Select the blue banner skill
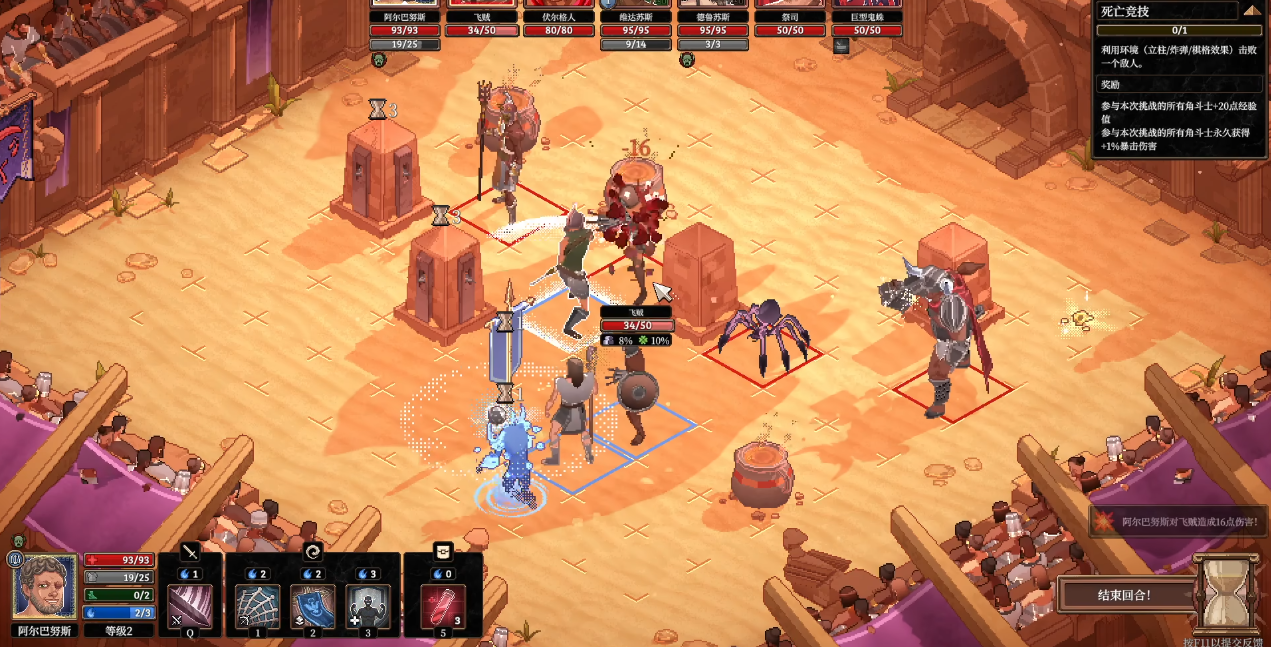Image resolution: width=1271 pixels, height=647 pixels. tap(312, 606)
